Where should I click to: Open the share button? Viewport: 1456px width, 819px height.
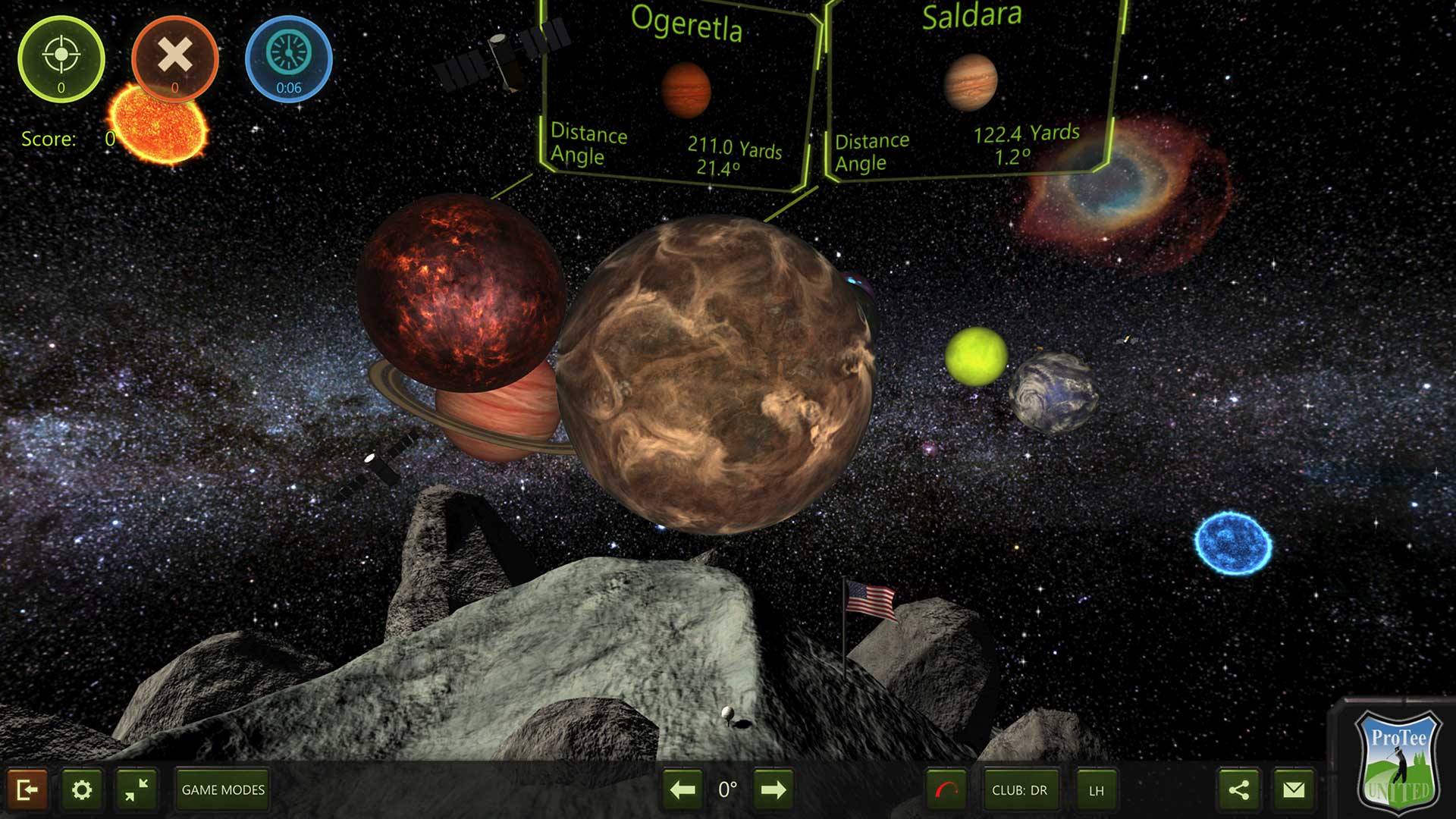point(1239,790)
